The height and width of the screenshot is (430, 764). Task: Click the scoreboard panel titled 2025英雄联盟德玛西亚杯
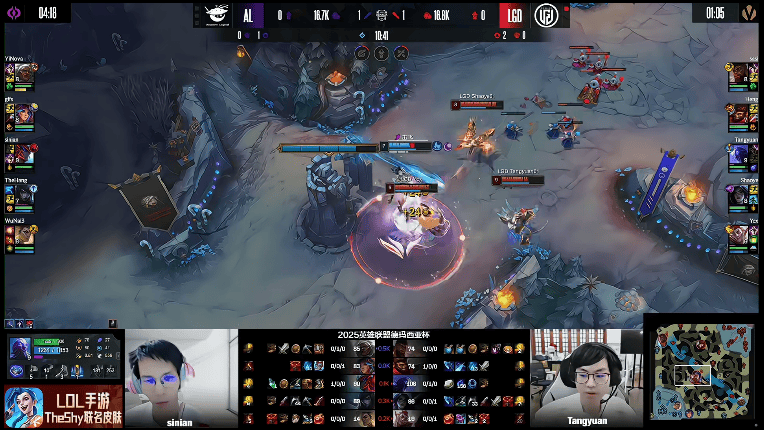[x=385, y=378]
